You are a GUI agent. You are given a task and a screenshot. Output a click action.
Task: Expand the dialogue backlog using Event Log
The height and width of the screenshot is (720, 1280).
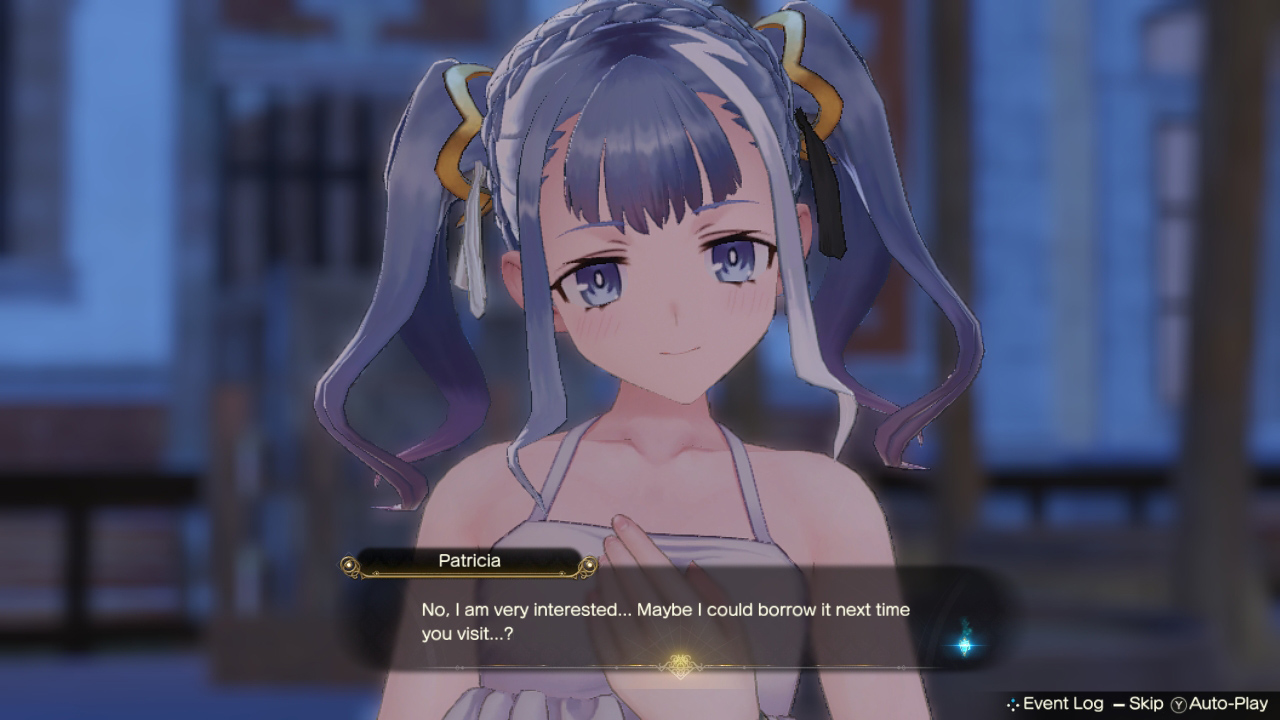click(x=1062, y=704)
